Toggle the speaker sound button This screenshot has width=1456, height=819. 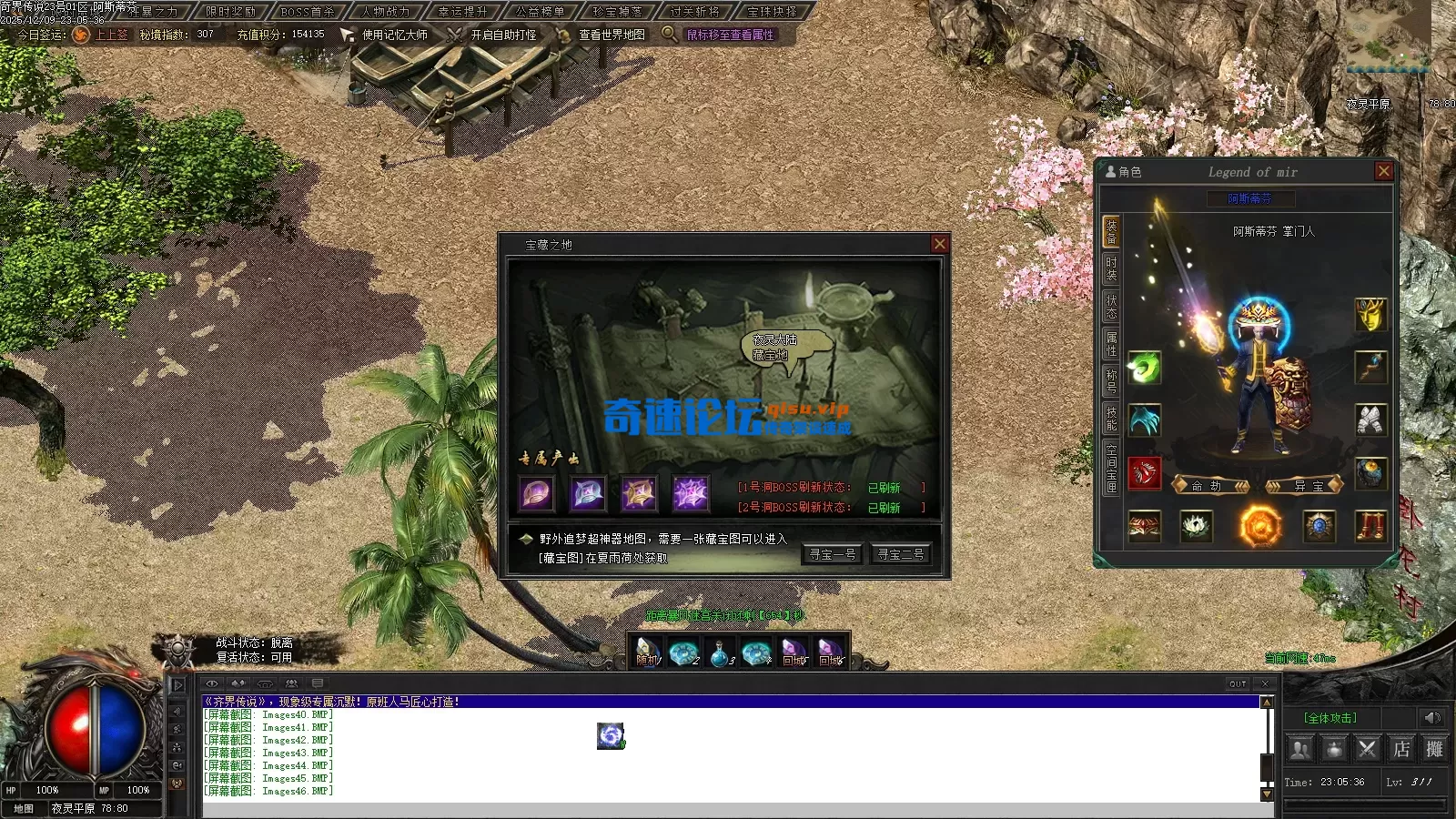coord(1431,718)
